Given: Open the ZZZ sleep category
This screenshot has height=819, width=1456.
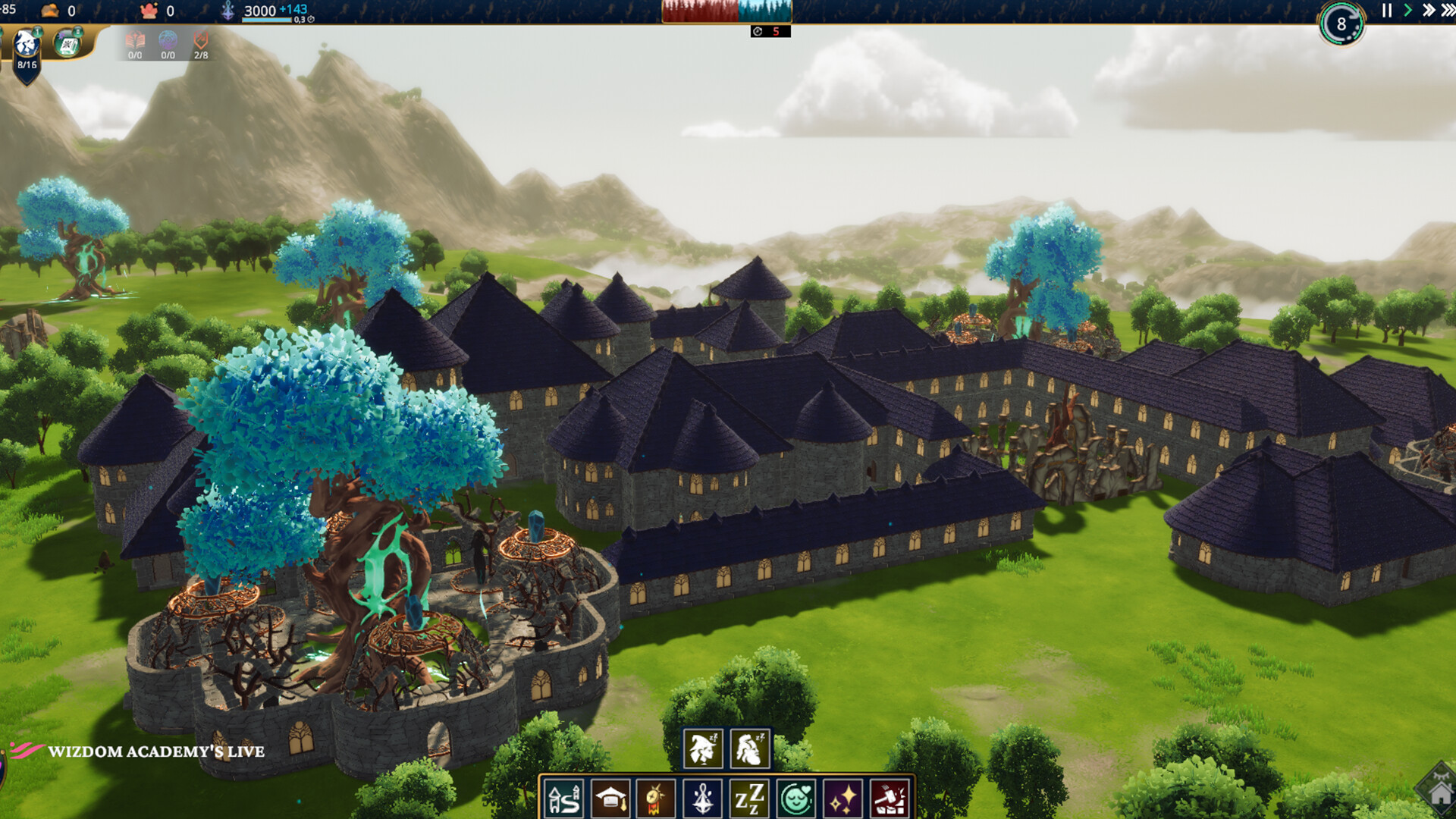Looking at the screenshot, I should point(749,799).
